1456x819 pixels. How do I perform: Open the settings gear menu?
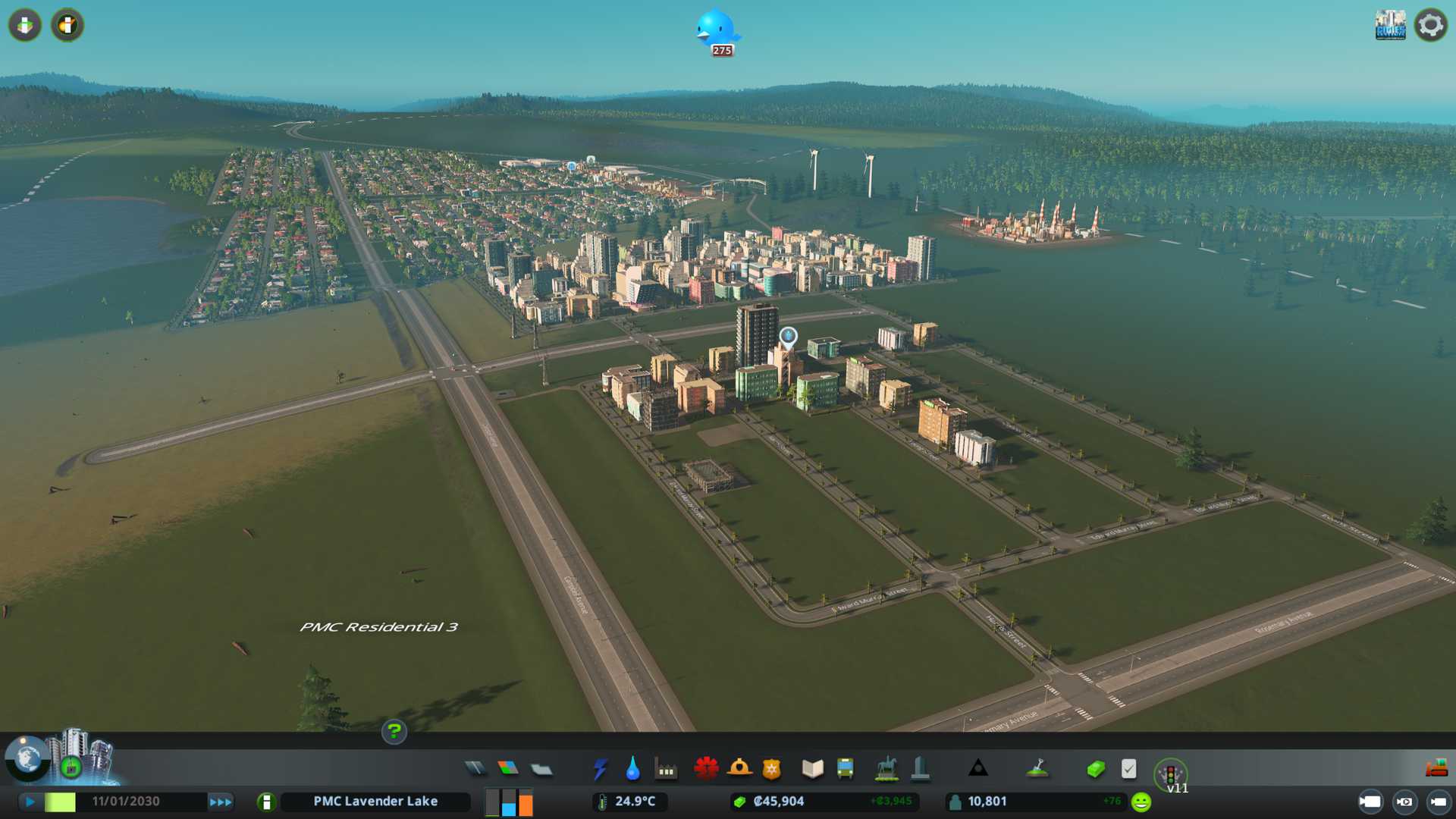click(1430, 25)
